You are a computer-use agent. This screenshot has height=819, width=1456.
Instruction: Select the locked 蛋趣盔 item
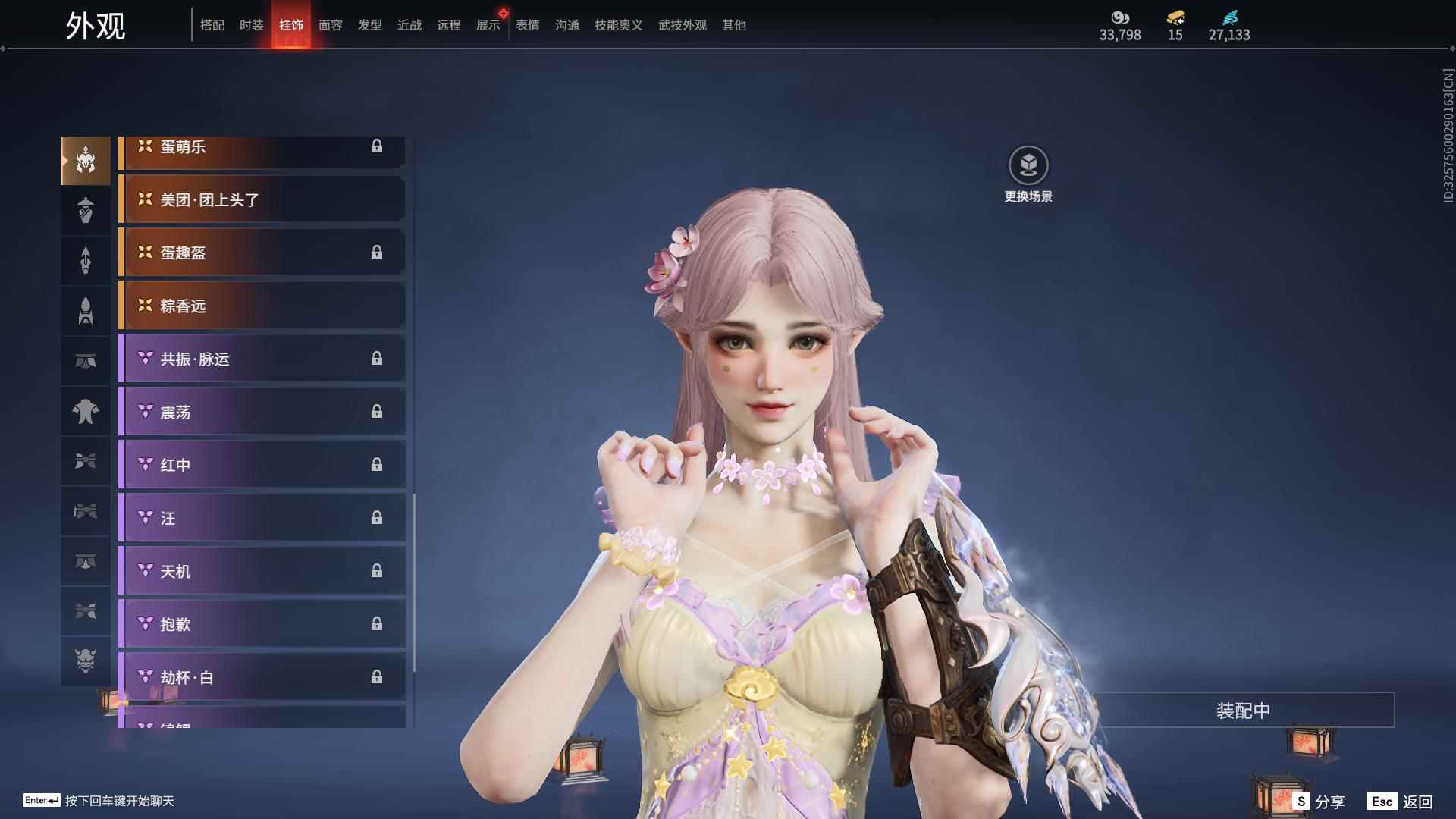tap(262, 253)
